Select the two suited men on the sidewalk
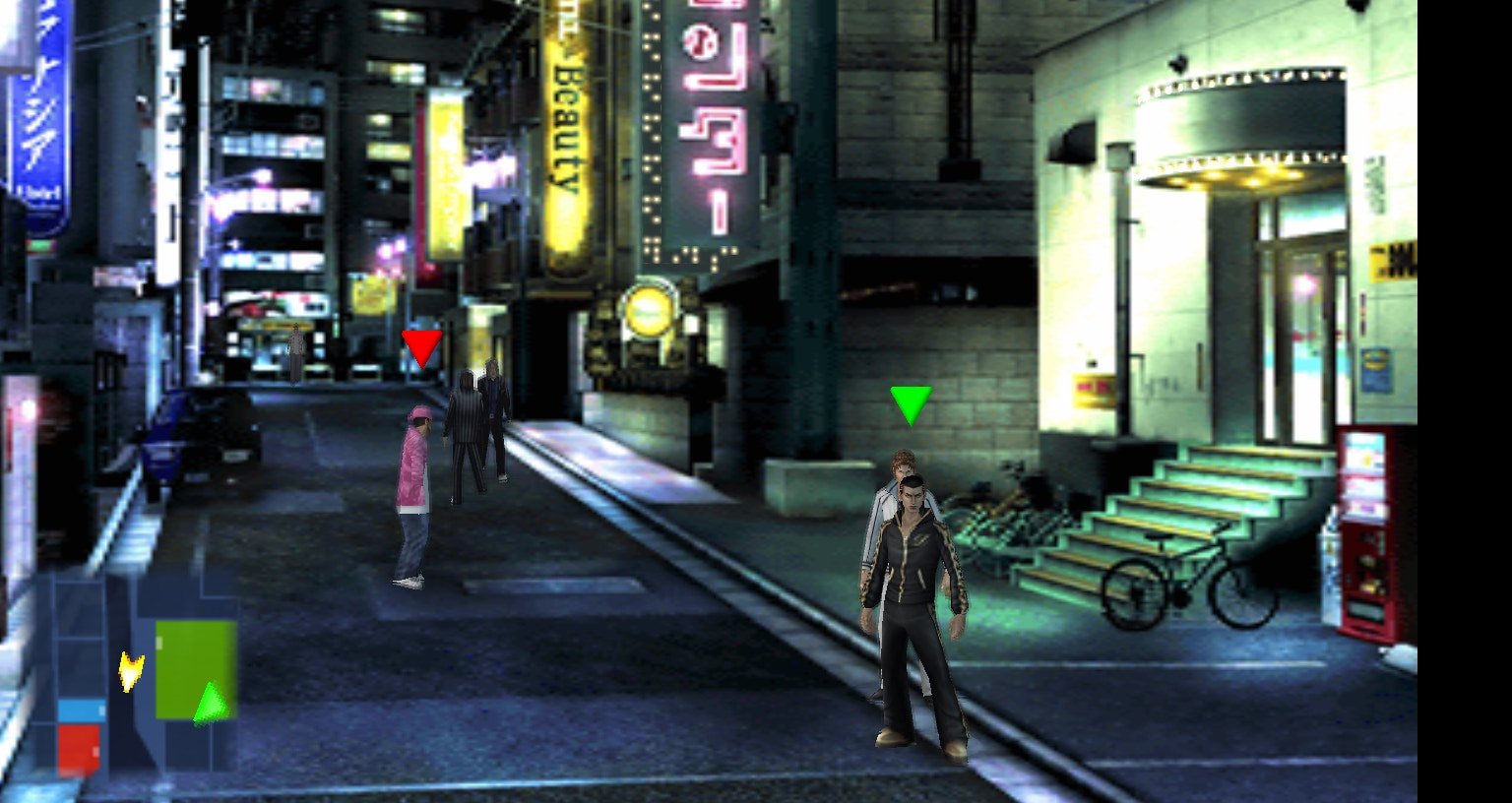 (x=475, y=413)
